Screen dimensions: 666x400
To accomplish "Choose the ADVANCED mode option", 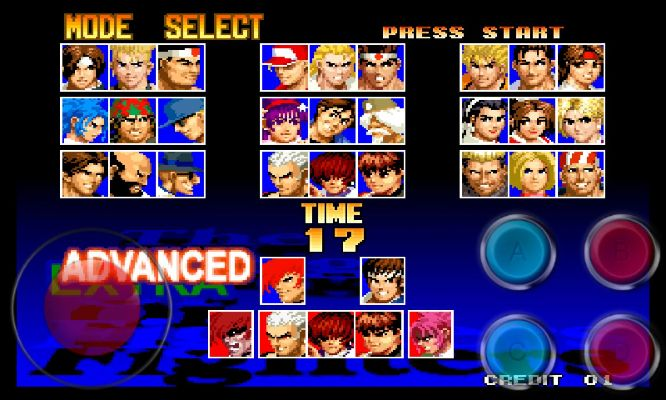I will pos(156,266).
